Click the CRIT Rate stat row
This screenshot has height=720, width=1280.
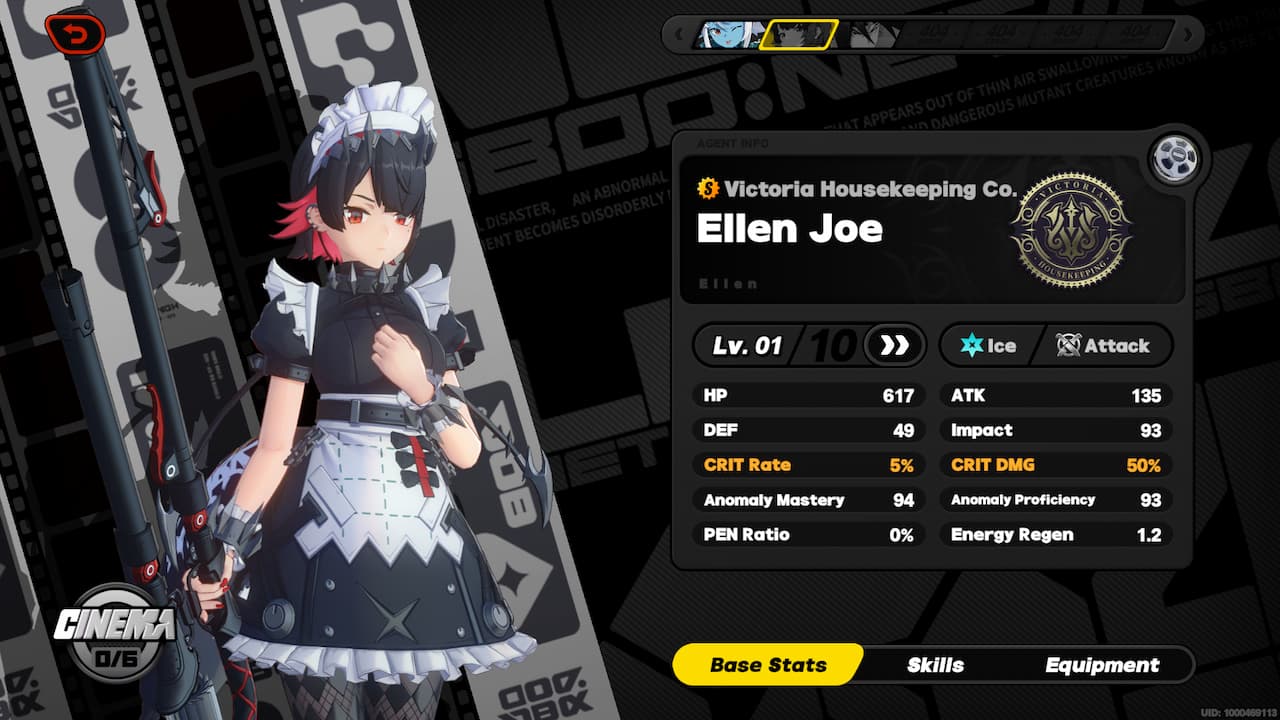(x=806, y=464)
